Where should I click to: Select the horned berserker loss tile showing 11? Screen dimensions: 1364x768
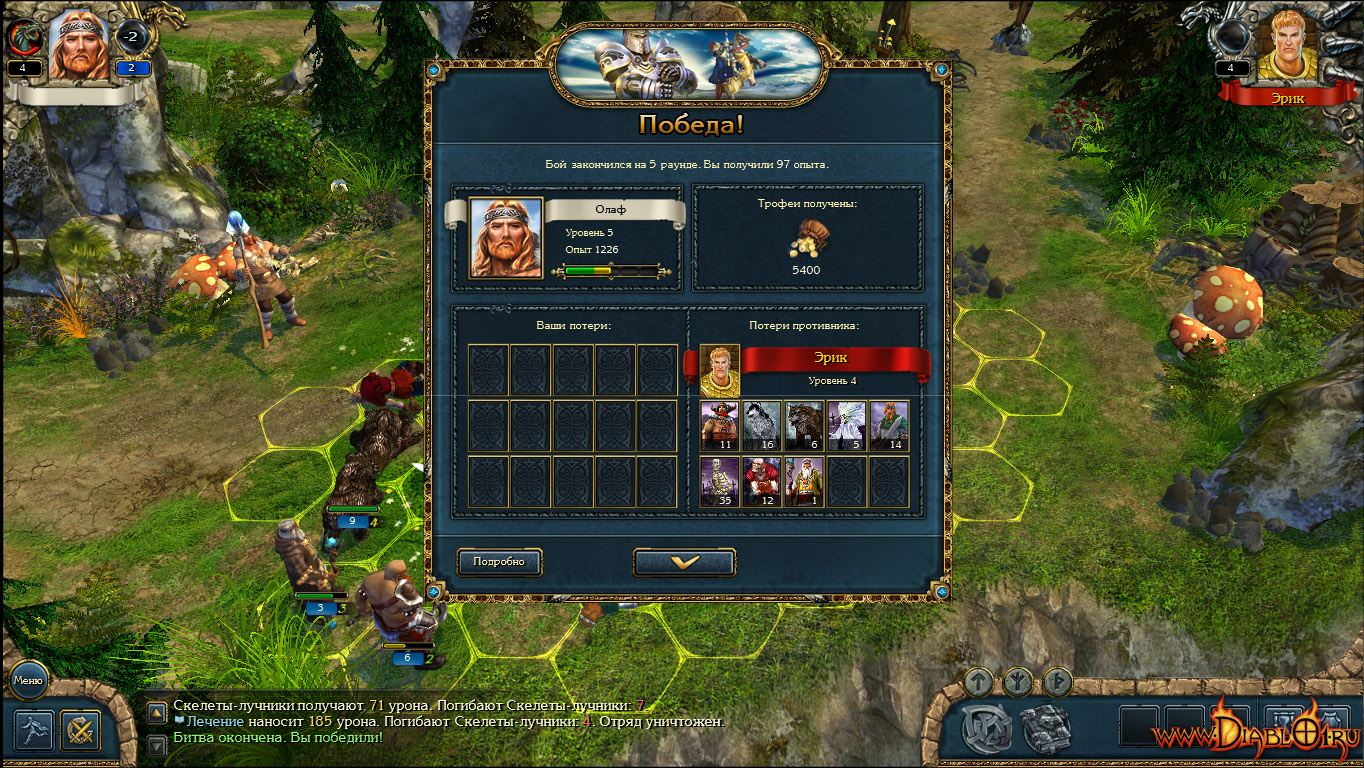(x=720, y=426)
